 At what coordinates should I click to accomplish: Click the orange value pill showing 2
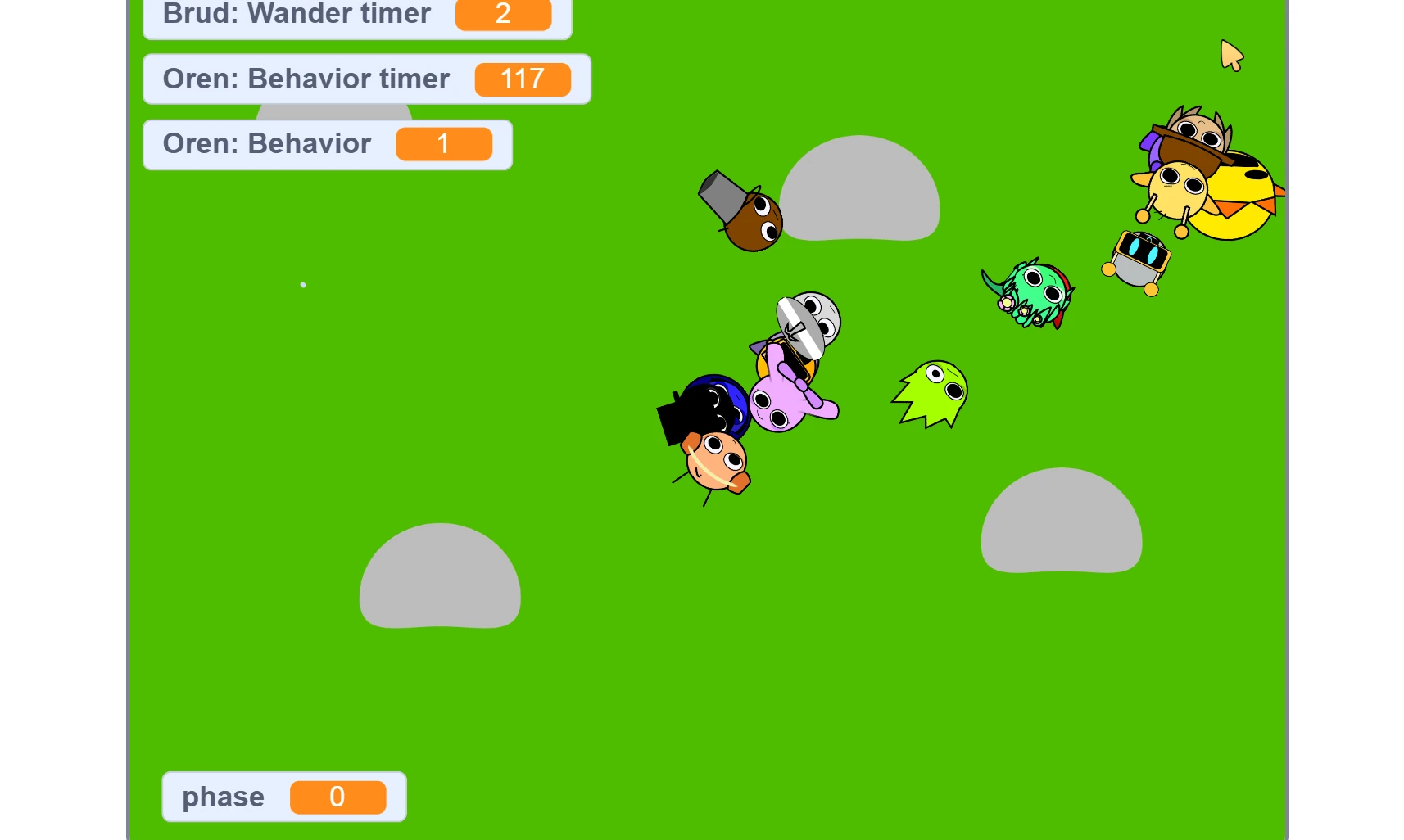pos(504,14)
